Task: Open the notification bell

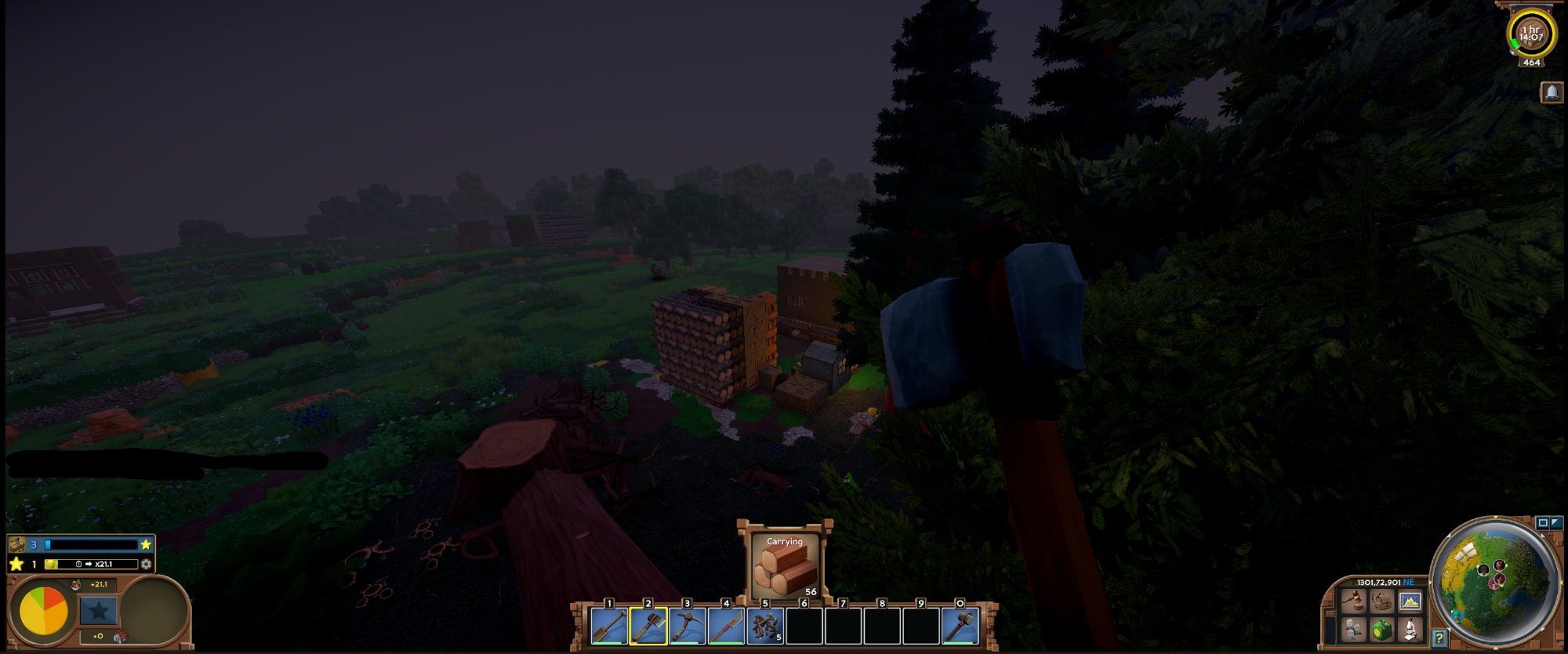Action: [1552, 93]
